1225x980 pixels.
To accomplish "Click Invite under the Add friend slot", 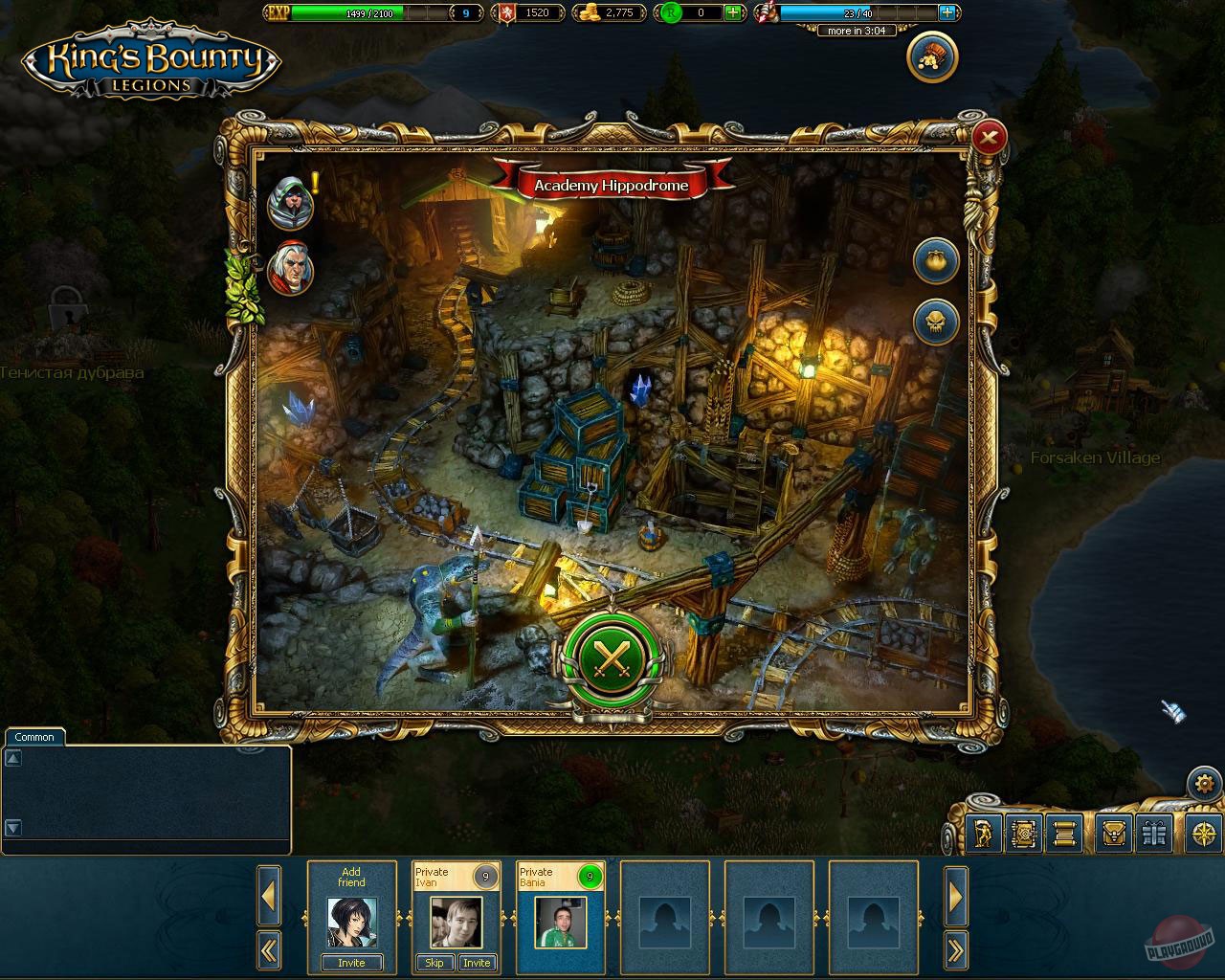I will 351,963.
